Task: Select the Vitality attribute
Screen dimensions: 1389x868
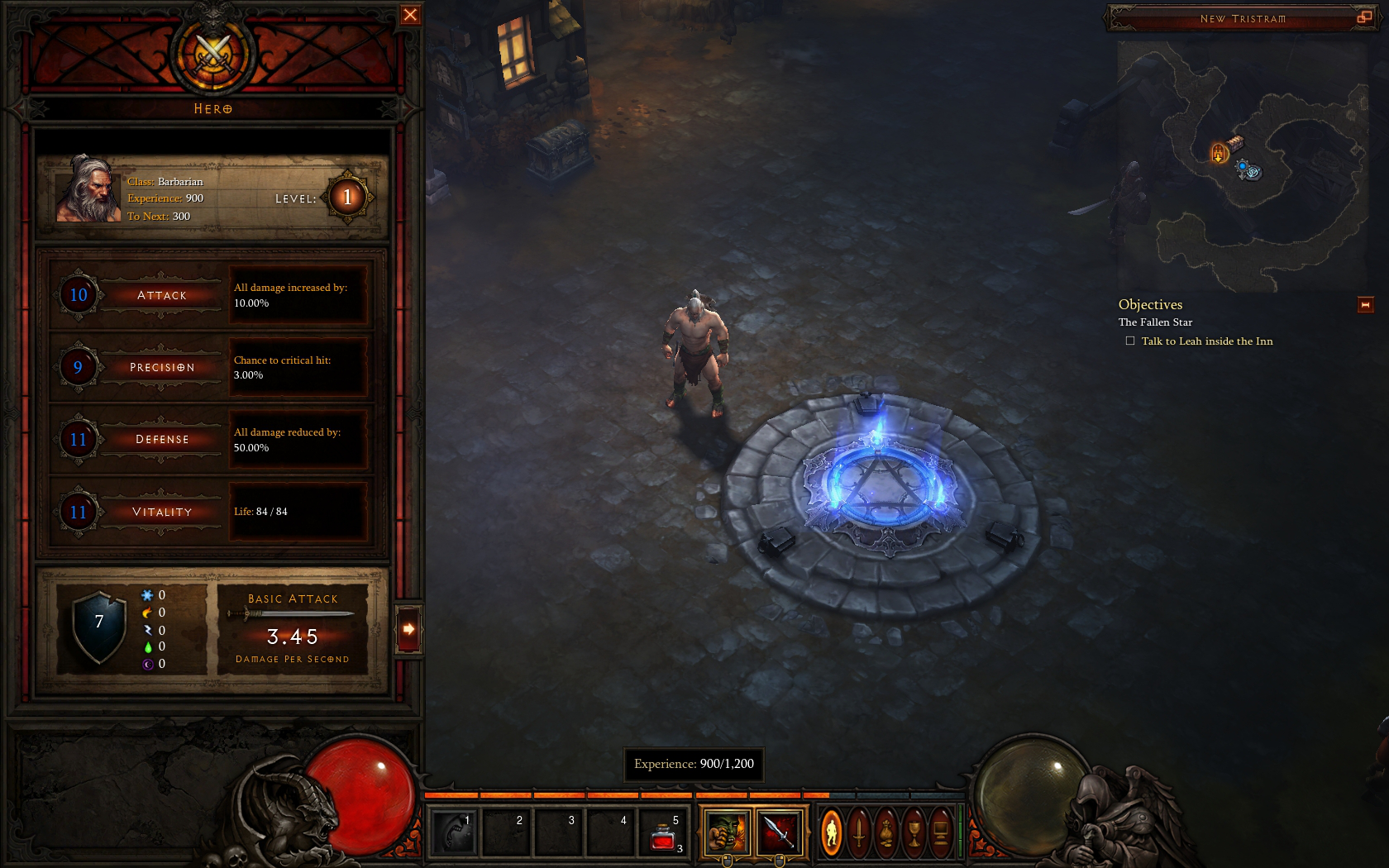Action: click(161, 512)
